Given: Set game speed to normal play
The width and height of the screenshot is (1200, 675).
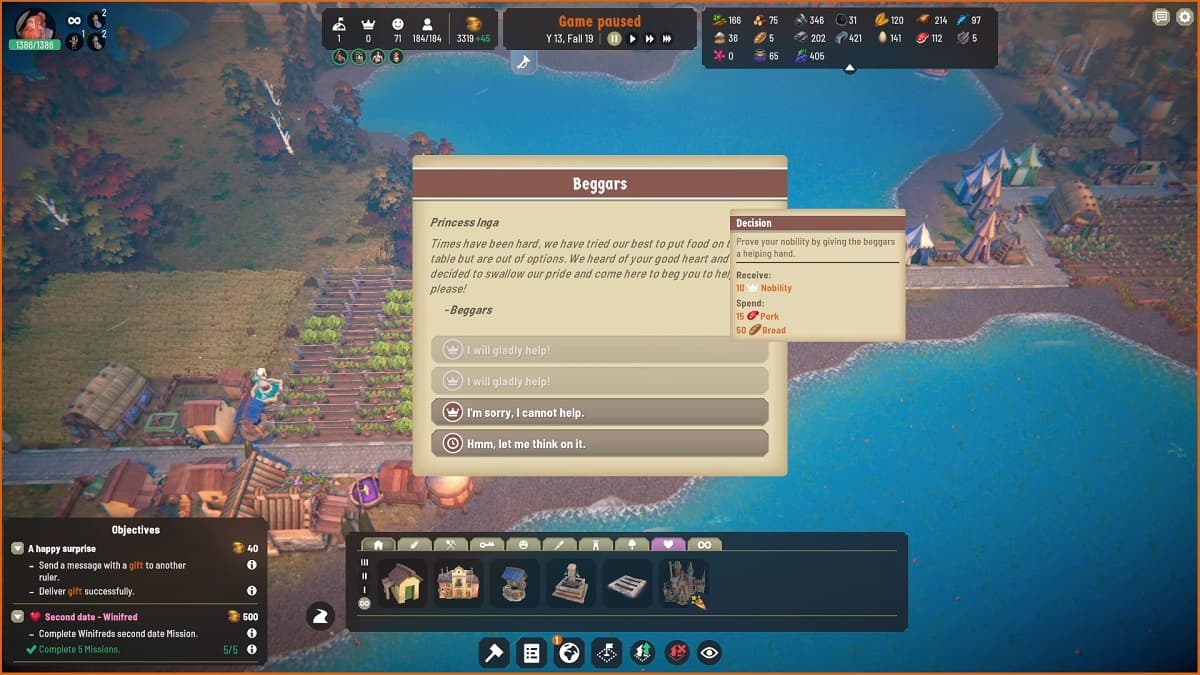Looking at the screenshot, I should (x=632, y=39).
